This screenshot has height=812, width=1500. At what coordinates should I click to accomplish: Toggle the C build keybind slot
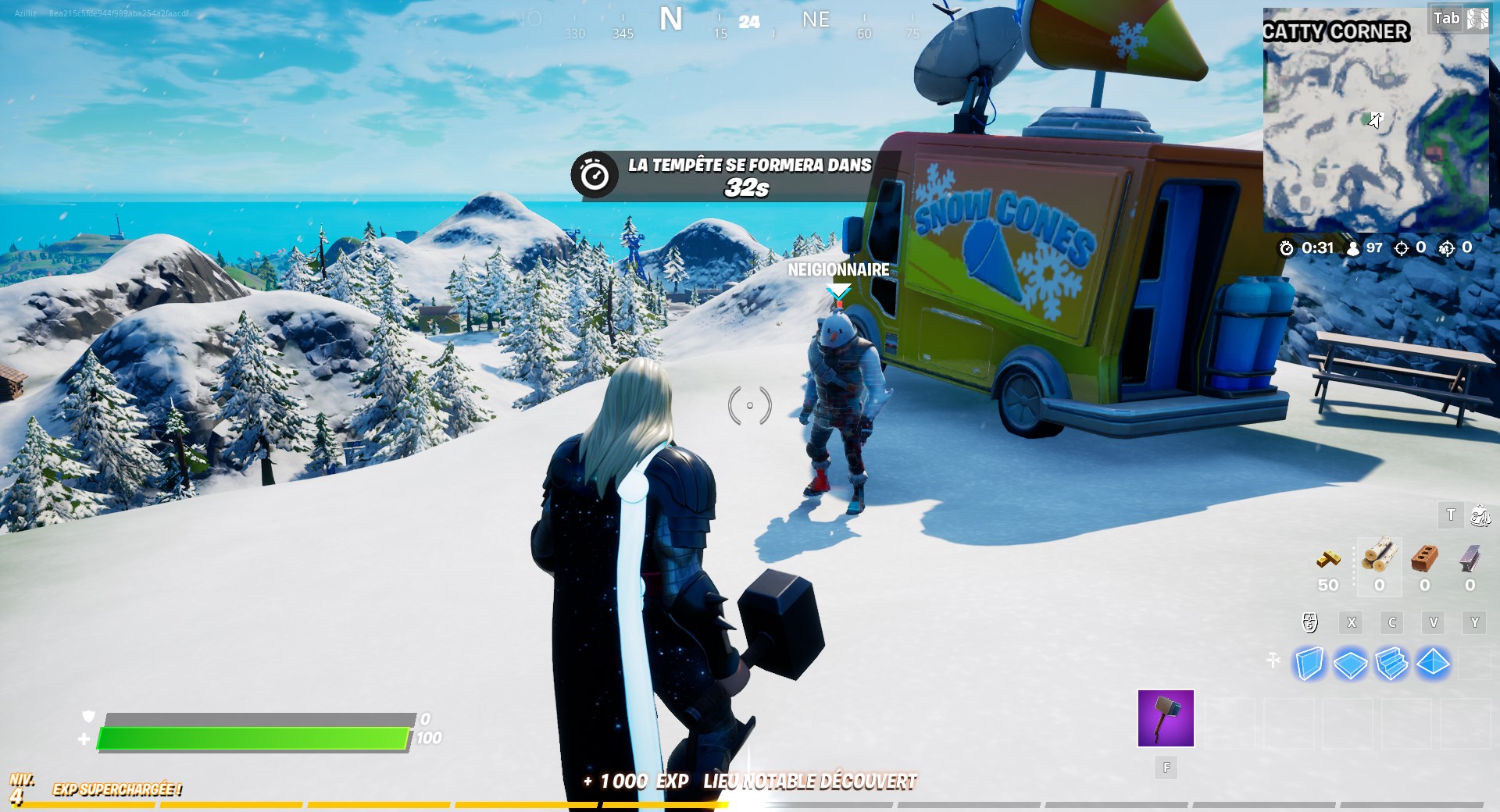[1392, 622]
